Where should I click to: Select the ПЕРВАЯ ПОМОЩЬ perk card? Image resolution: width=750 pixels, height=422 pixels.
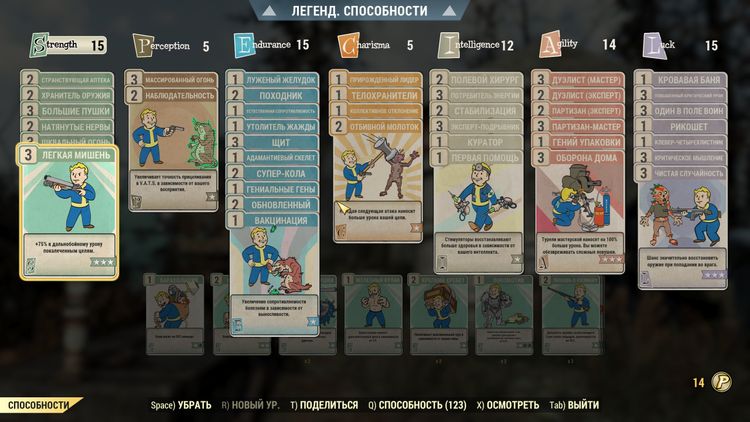[x=485, y=158]
